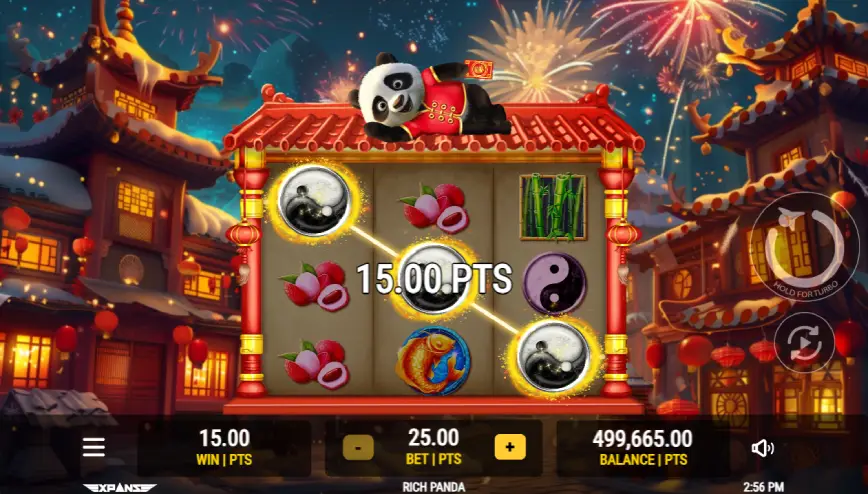Open the hamburger menu
The image size is (868, 494).
tap(94, 447)
